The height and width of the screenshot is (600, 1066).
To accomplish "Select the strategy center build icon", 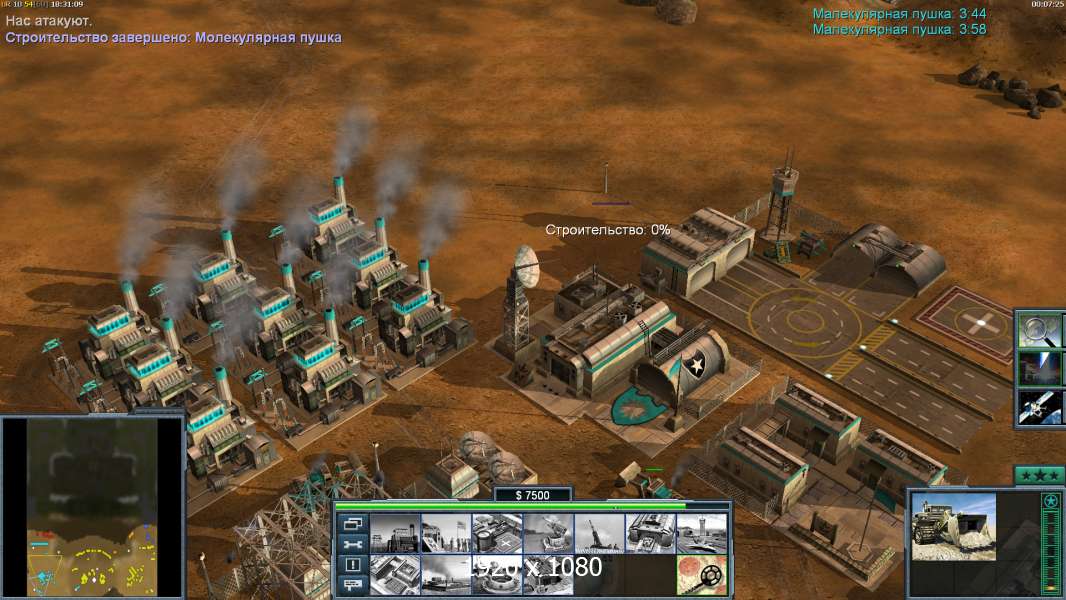I will pos(395,575).
